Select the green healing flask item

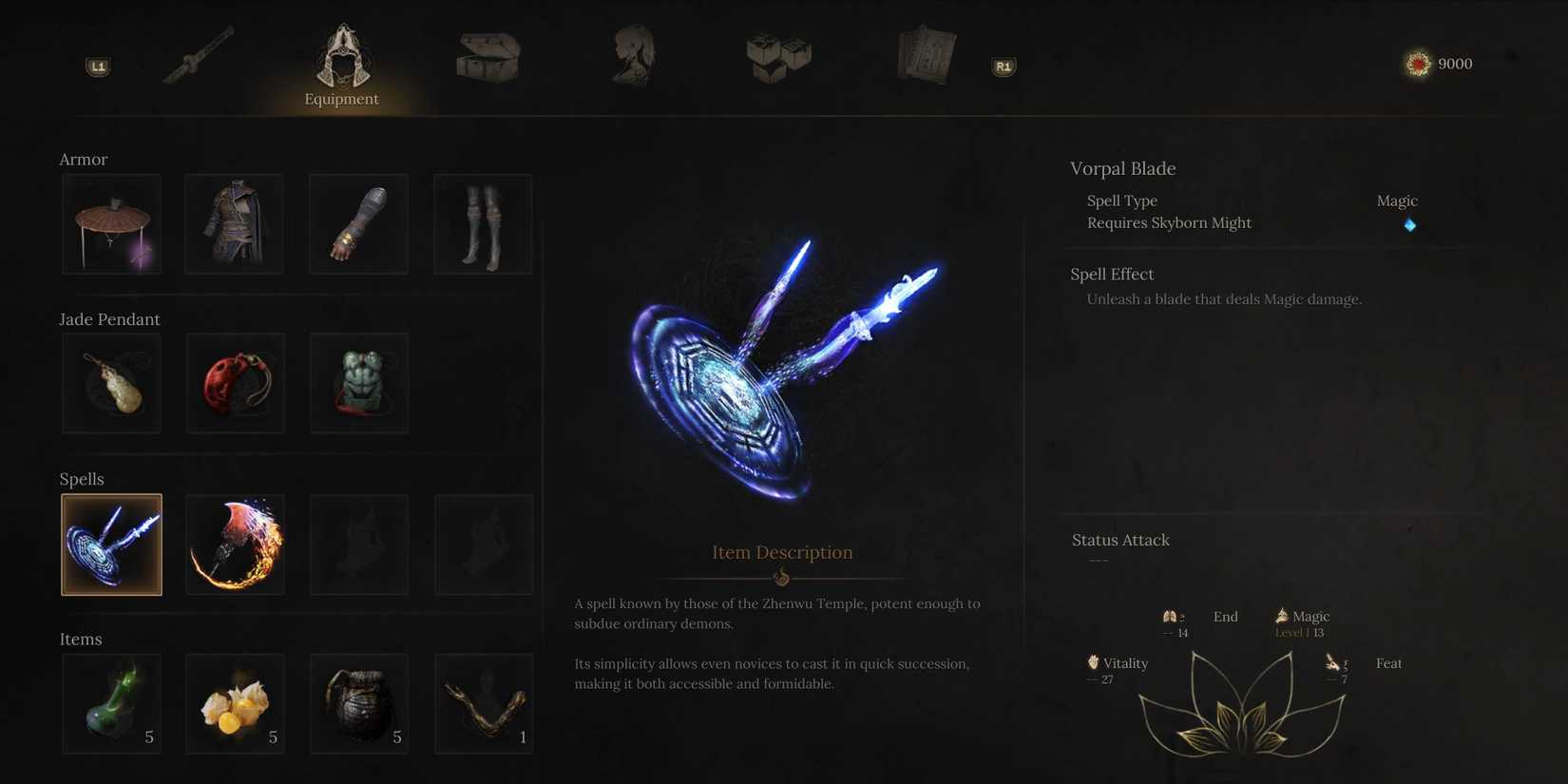tap(111, 703)
